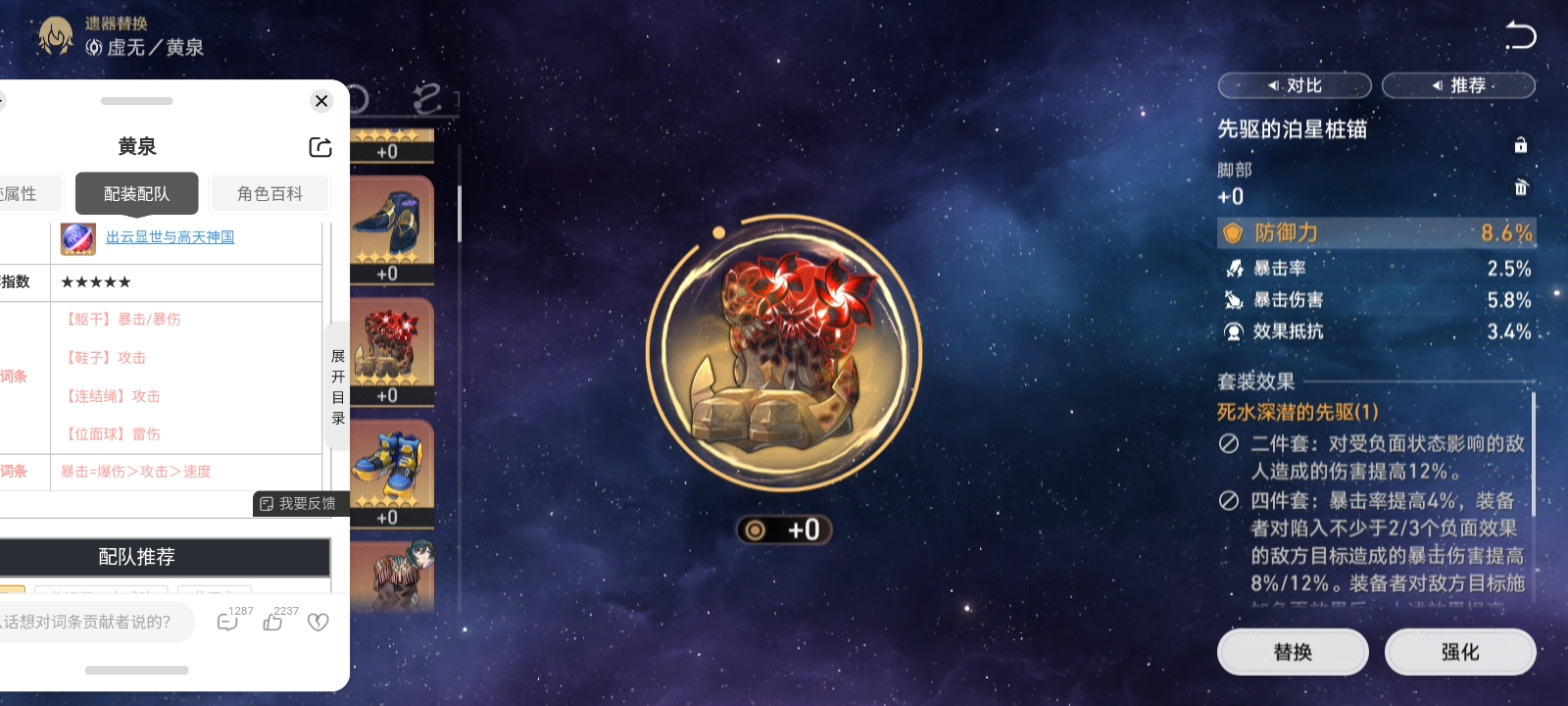Switch to the 配装配队 tab

click(x=136, y=193)
